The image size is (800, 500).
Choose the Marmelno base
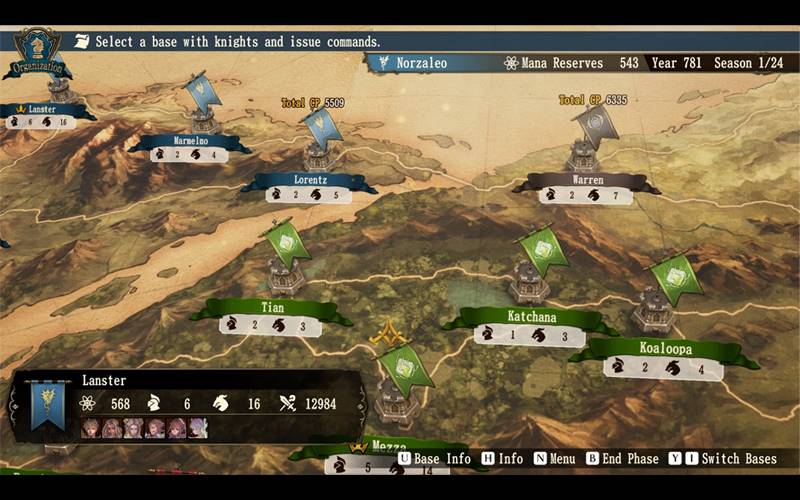coord(190,143)
